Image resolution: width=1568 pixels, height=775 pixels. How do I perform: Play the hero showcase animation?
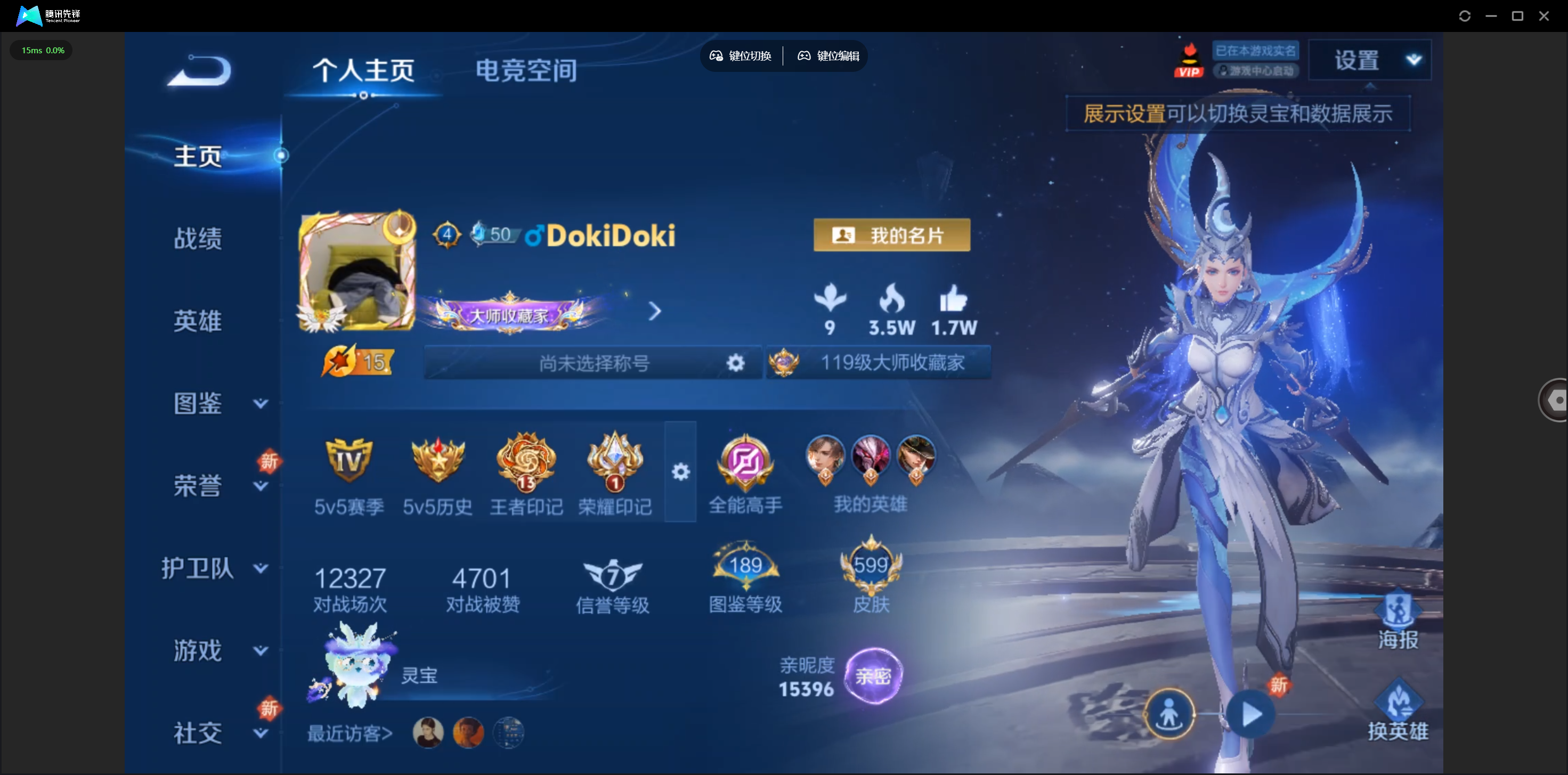click(x=1250, y=714)
